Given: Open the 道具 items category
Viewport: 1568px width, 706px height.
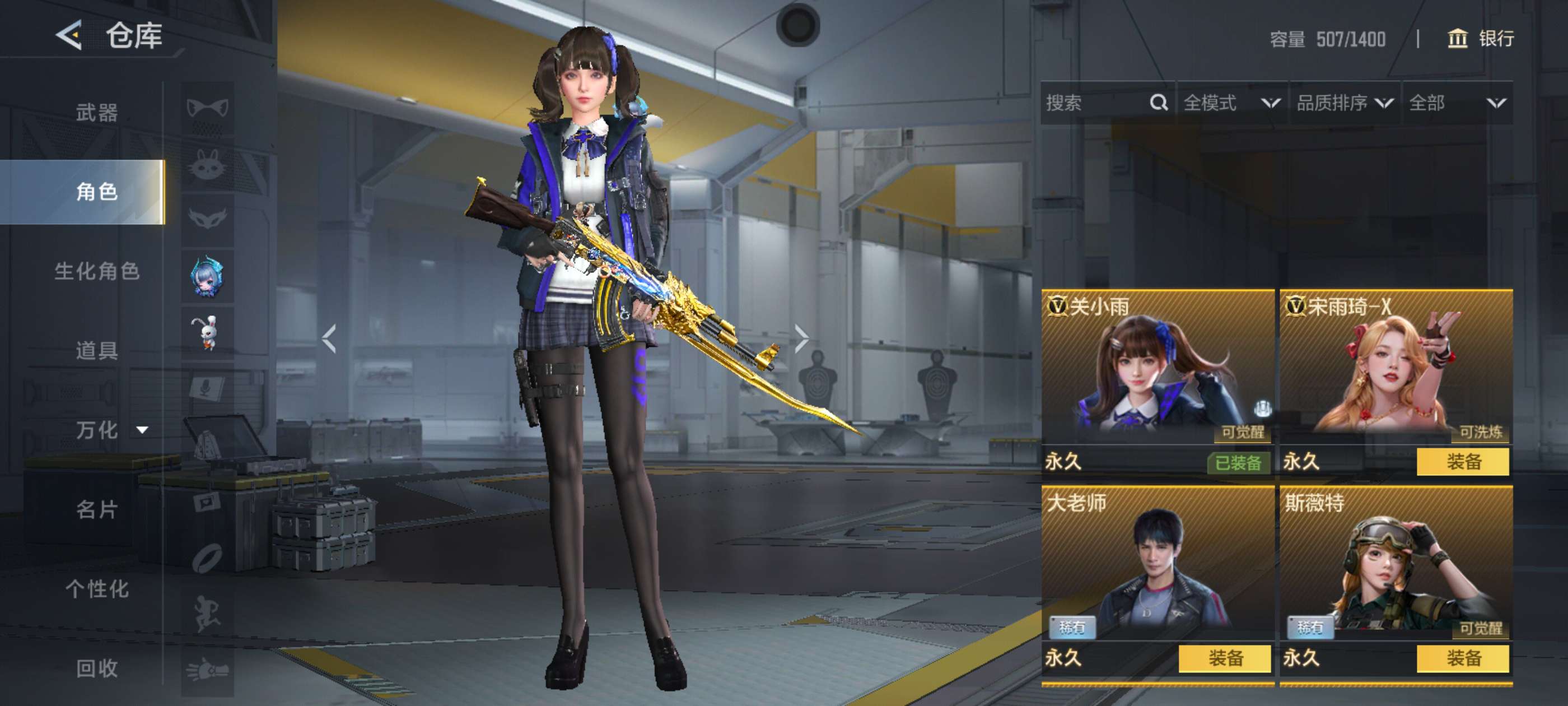Looking at the screenshot, I should click(96, 350).
